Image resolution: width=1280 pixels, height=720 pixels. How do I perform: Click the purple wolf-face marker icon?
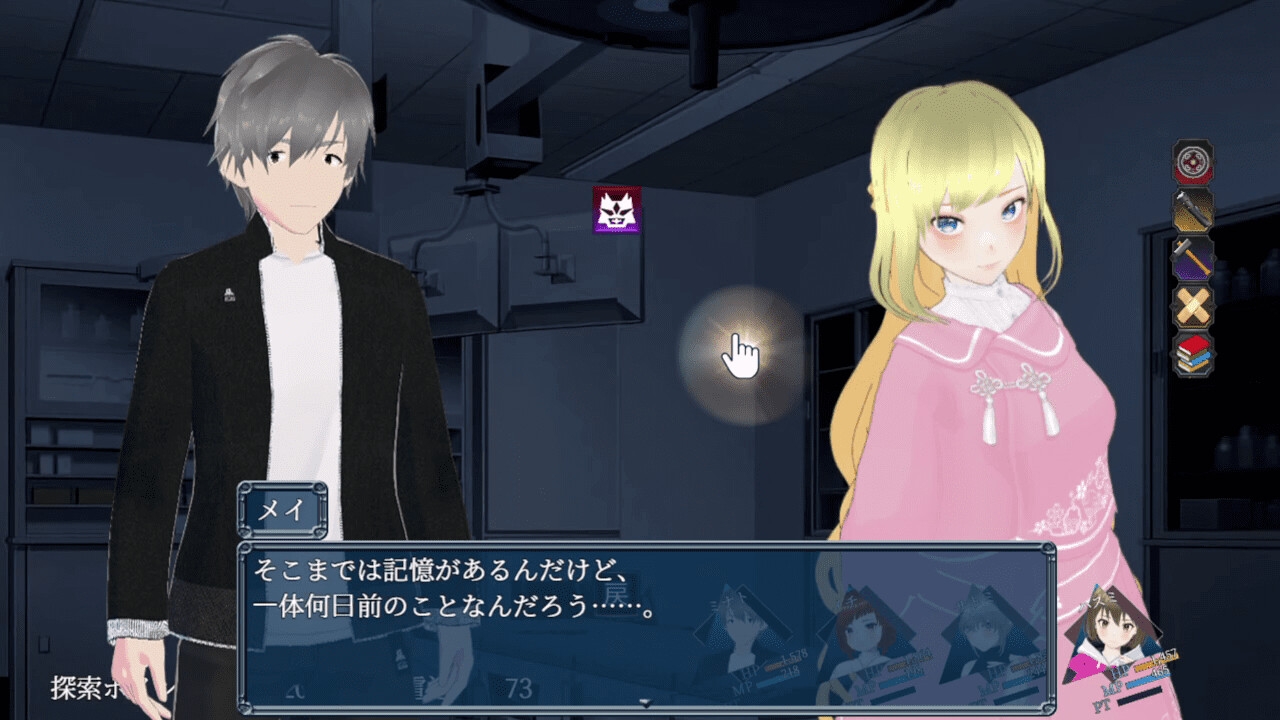point(616,210)
